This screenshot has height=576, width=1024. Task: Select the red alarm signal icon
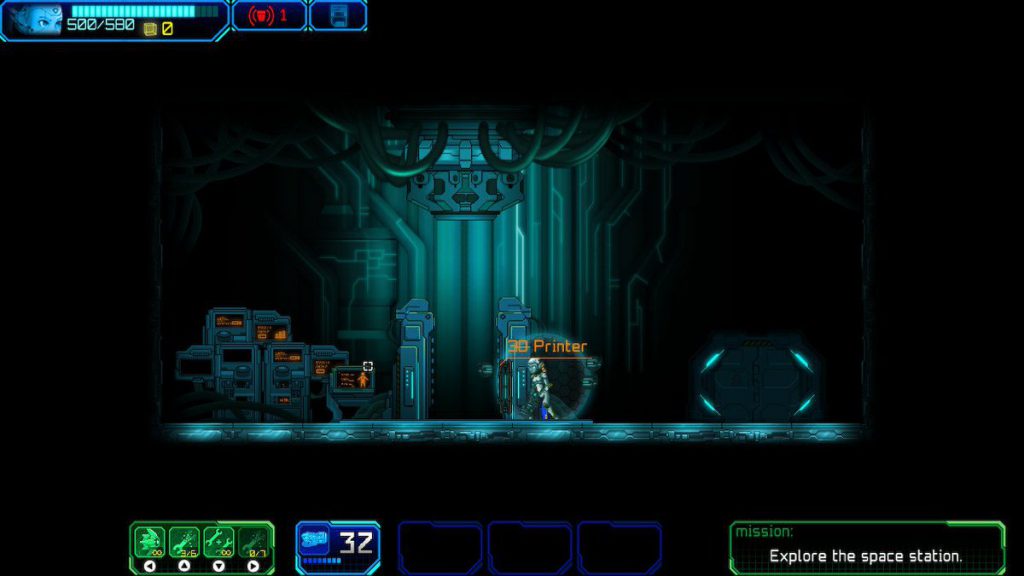[263, 15]
